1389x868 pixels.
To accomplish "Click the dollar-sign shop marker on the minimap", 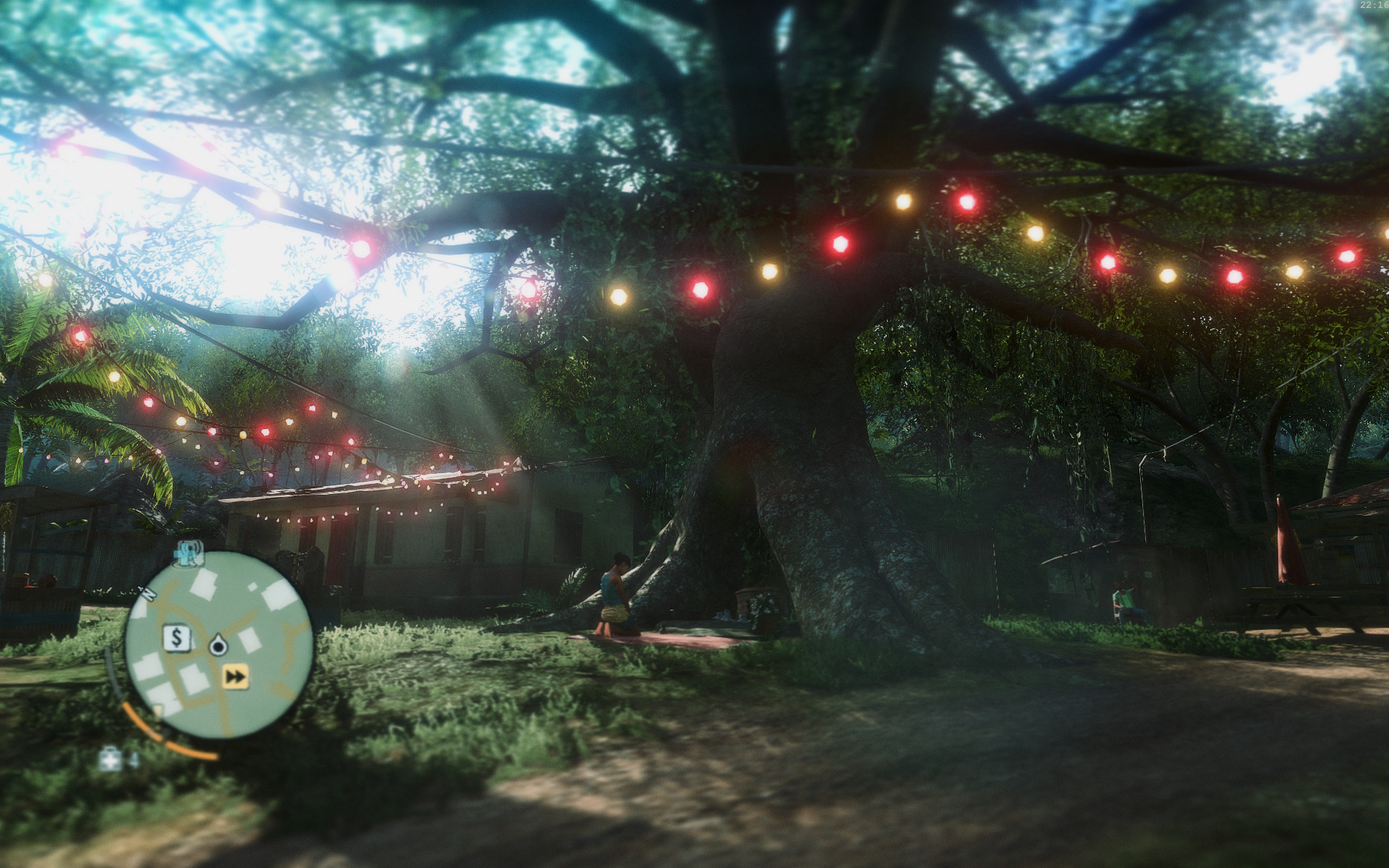I will point(176,638).
